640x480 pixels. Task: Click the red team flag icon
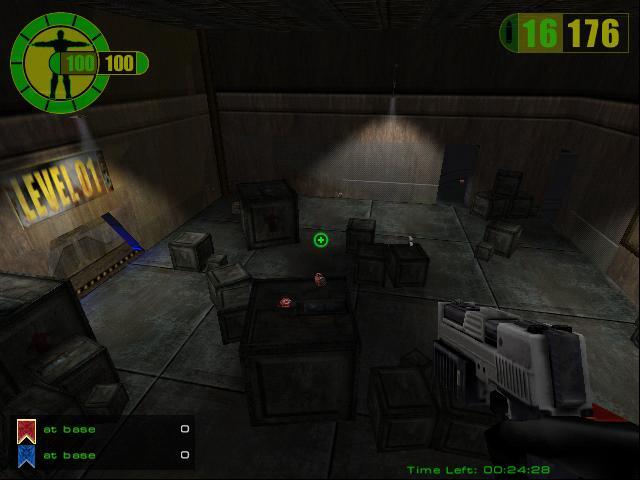click(x=26, y=431)
